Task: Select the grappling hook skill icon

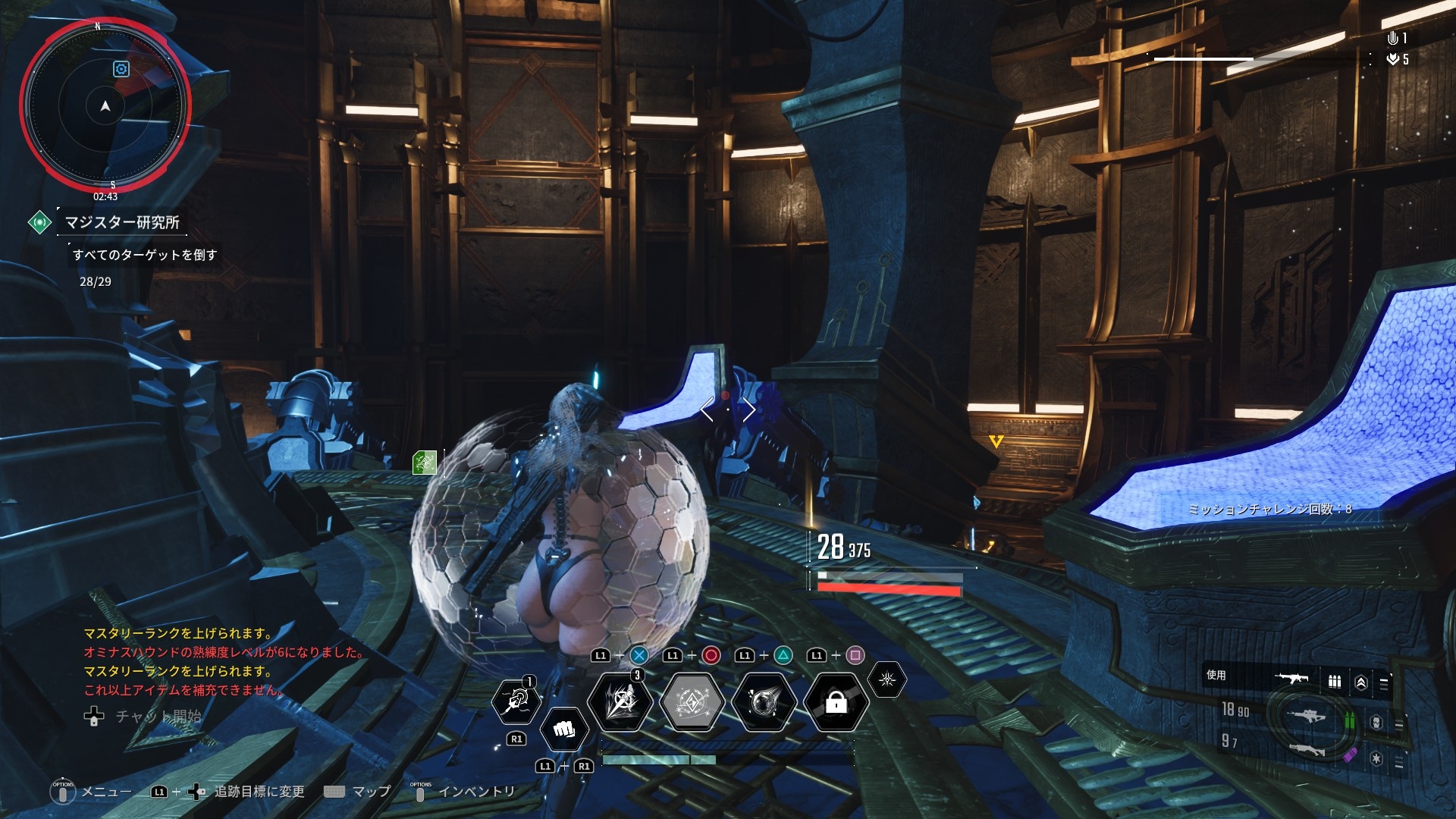Action: click(x=516, y=700)
